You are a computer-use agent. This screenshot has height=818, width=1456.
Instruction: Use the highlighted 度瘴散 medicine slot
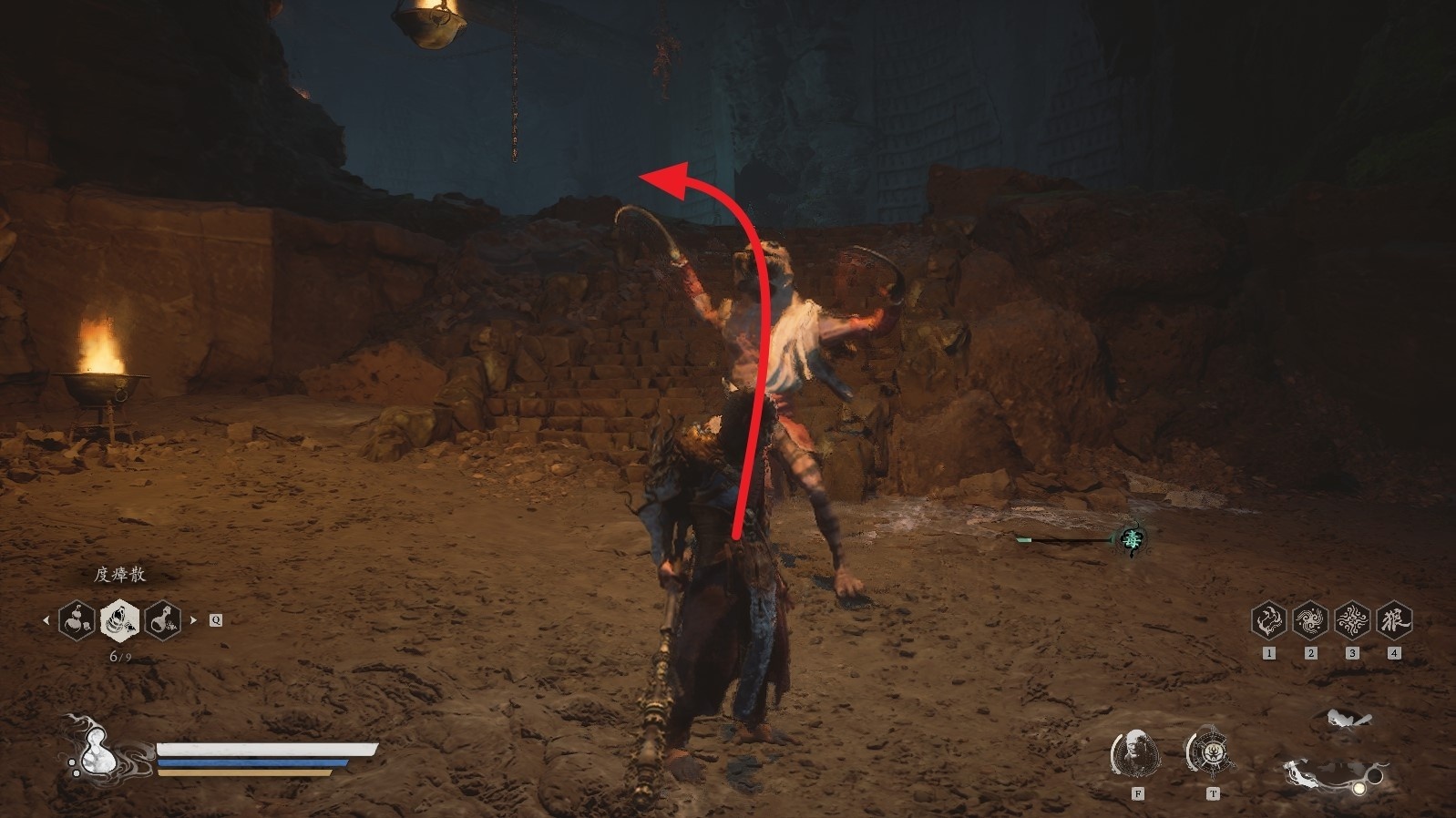click(119, 620)
